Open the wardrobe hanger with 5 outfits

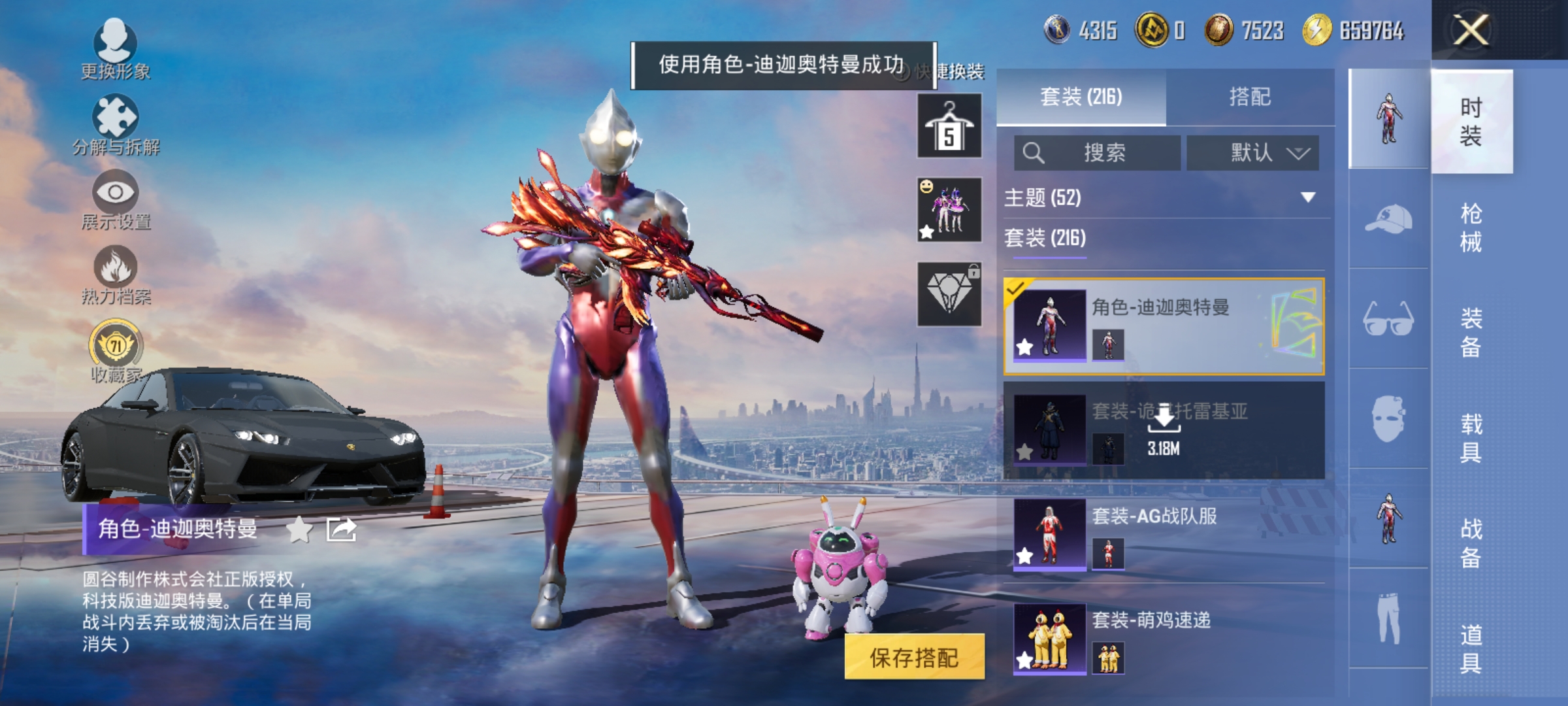pos(949,124)
